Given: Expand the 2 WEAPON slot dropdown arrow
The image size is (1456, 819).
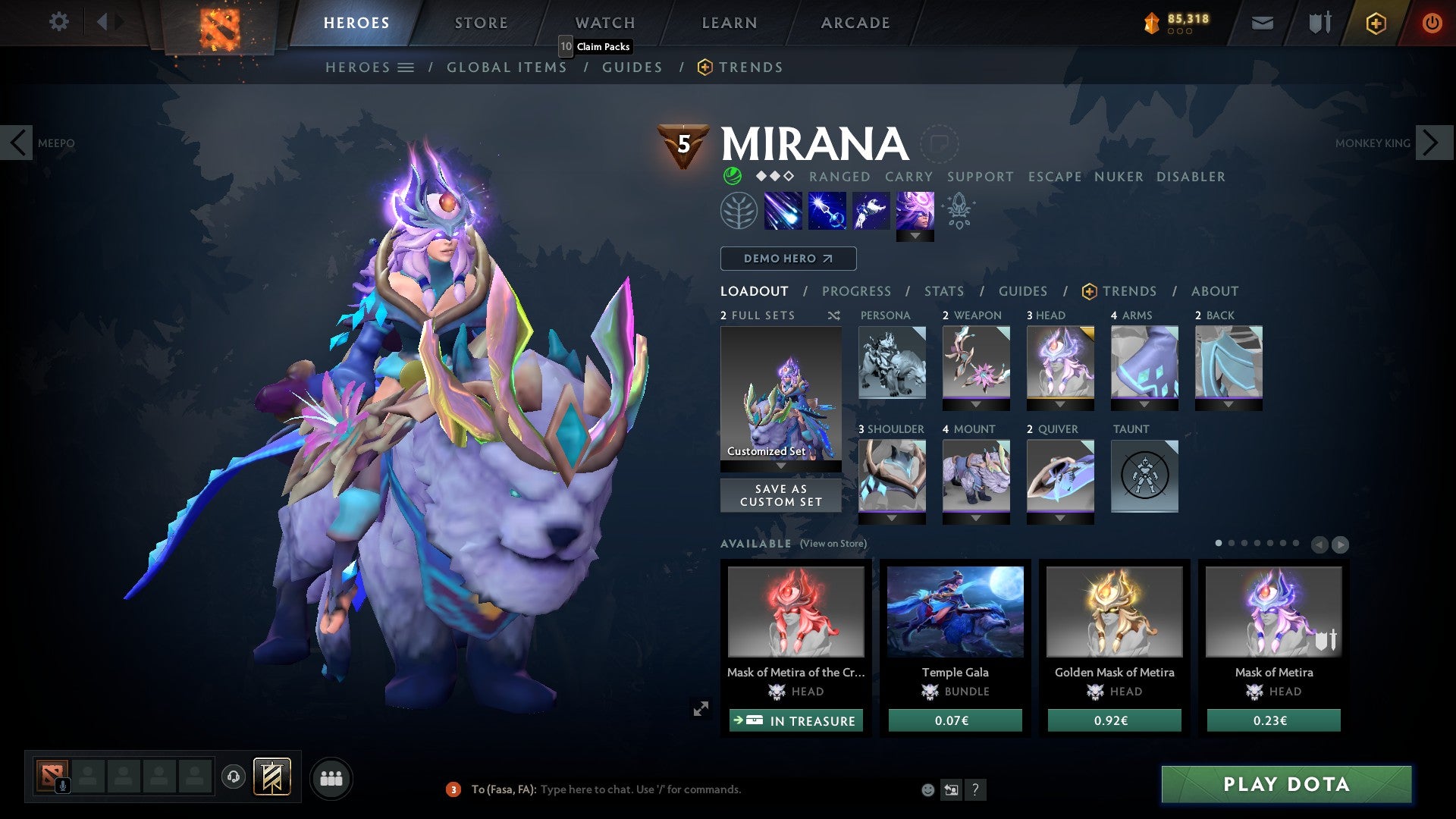Looking at the screenshot, I should 976,405.
